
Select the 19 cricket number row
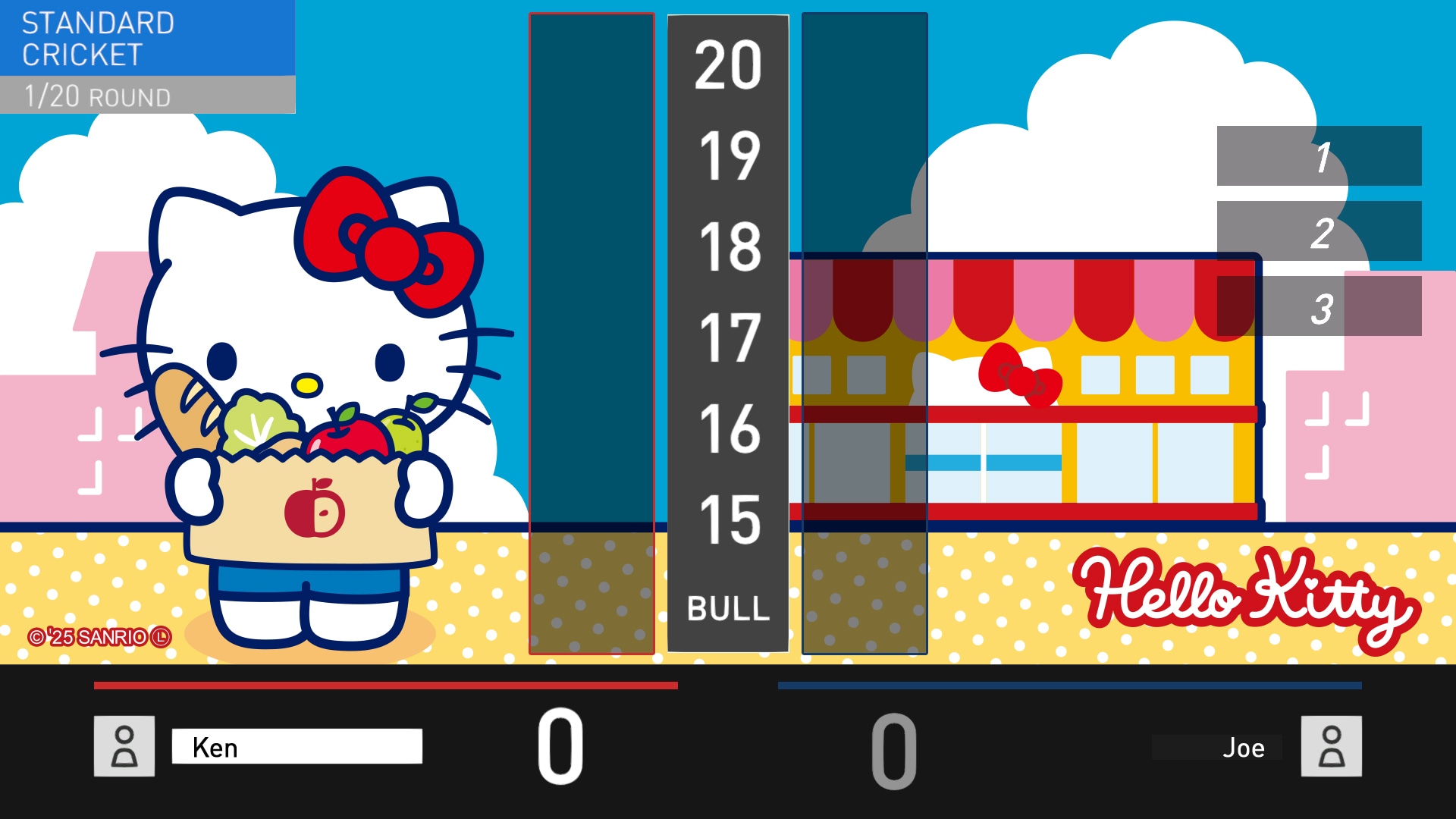[x=728, y=156]
